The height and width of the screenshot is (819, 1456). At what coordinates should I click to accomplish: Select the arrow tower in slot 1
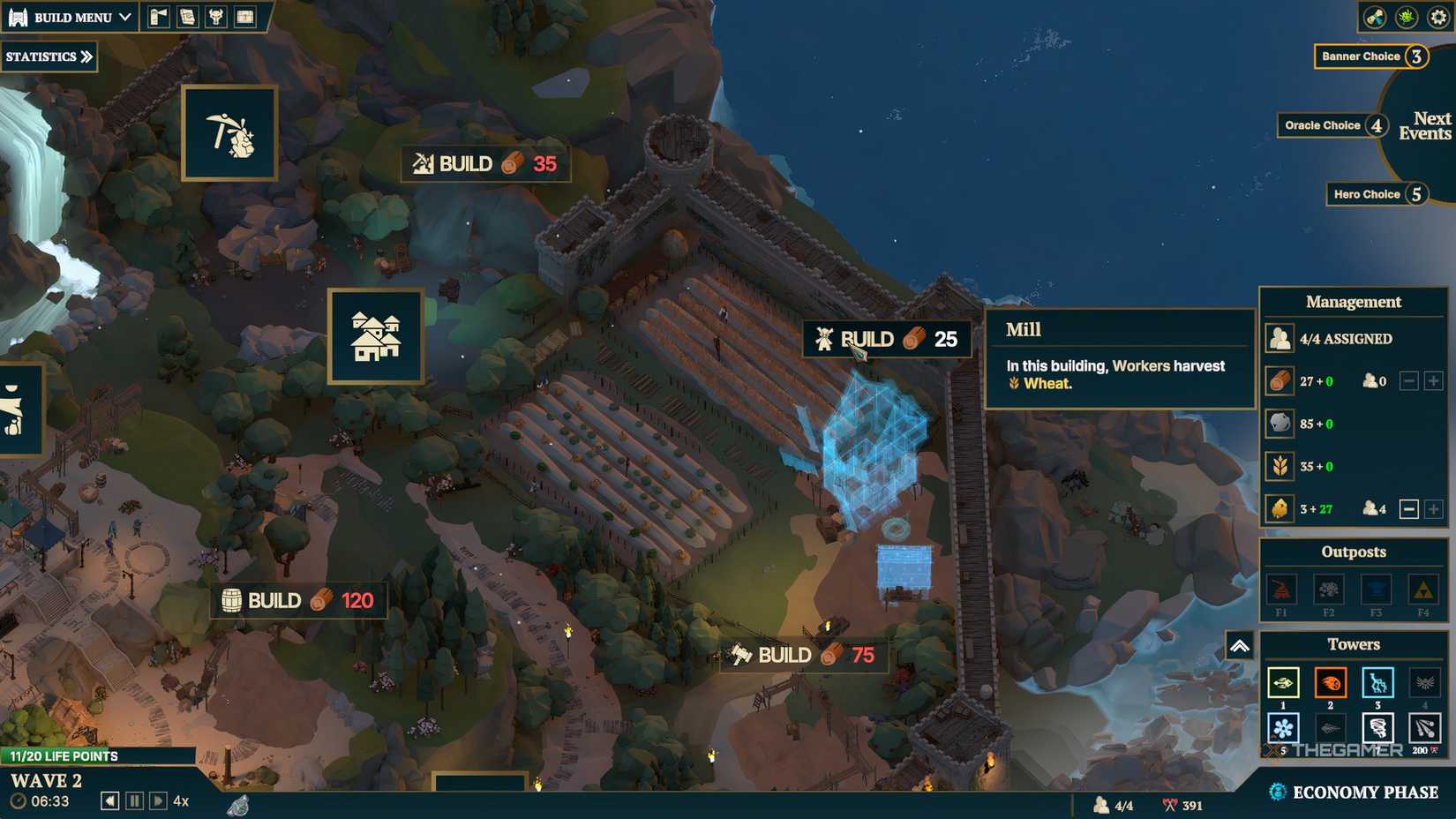point(1283,683)
